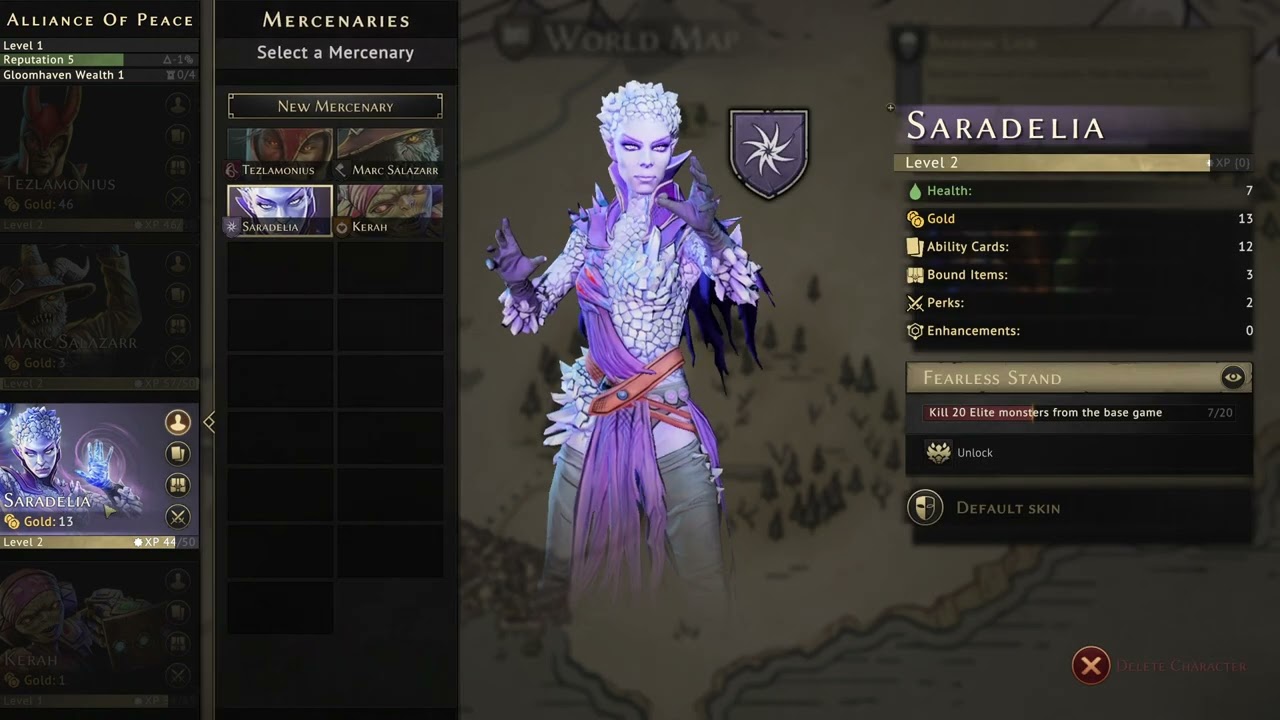Open Tezlamonius's ability cards icon
1280x720 pixels.
pyautogui.click(x=178, y=135)
